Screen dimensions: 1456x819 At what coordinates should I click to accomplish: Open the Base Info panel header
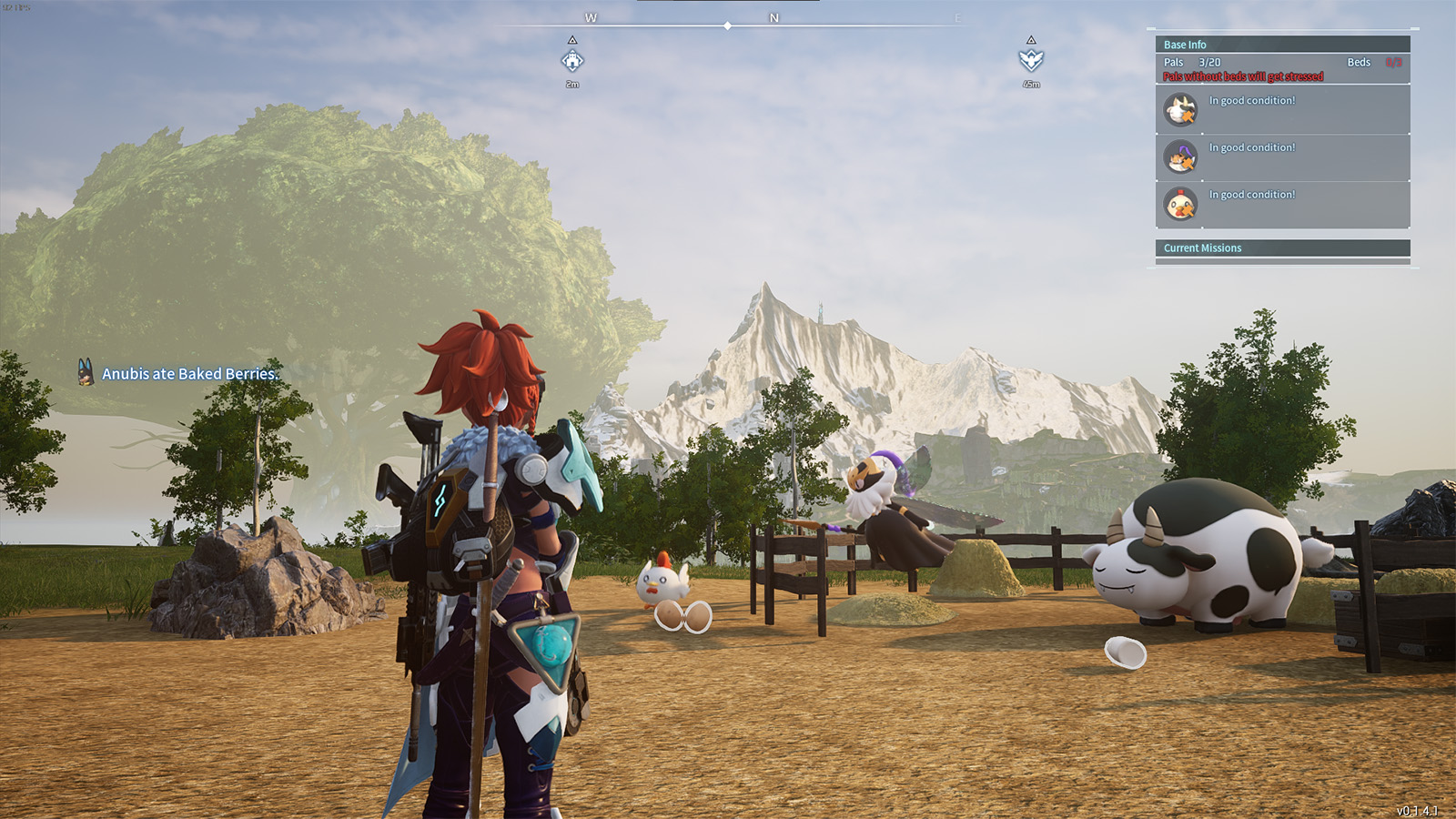[x=1282, y=45]
